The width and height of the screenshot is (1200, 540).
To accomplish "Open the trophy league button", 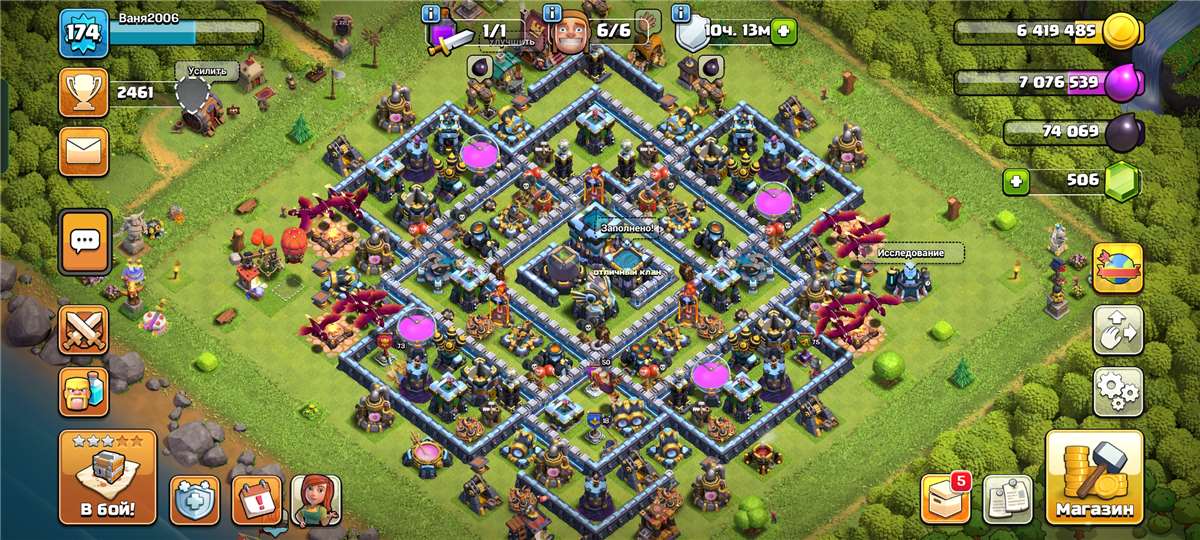I will [85, 93].
